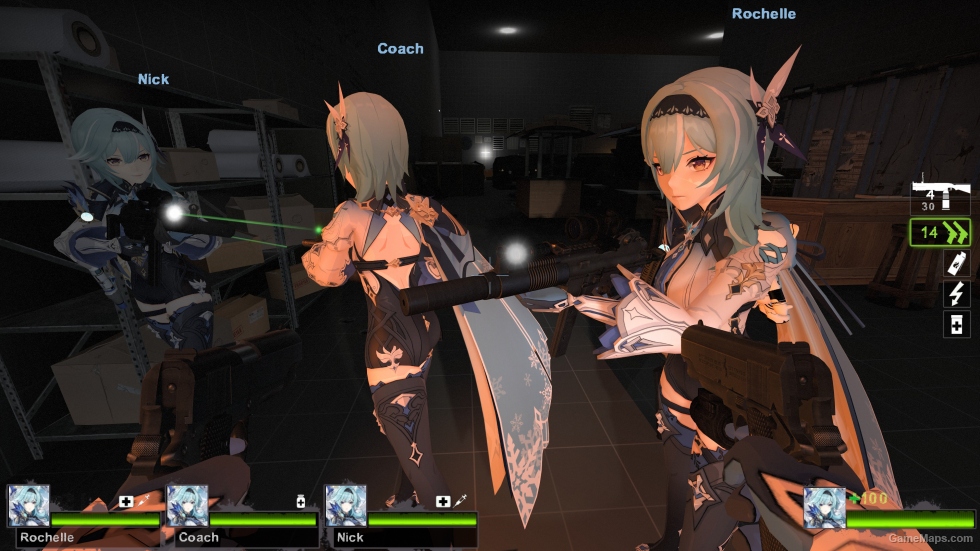Click Rochelle's first aid kit icon
980x551 pixels.
pos(127,501)
